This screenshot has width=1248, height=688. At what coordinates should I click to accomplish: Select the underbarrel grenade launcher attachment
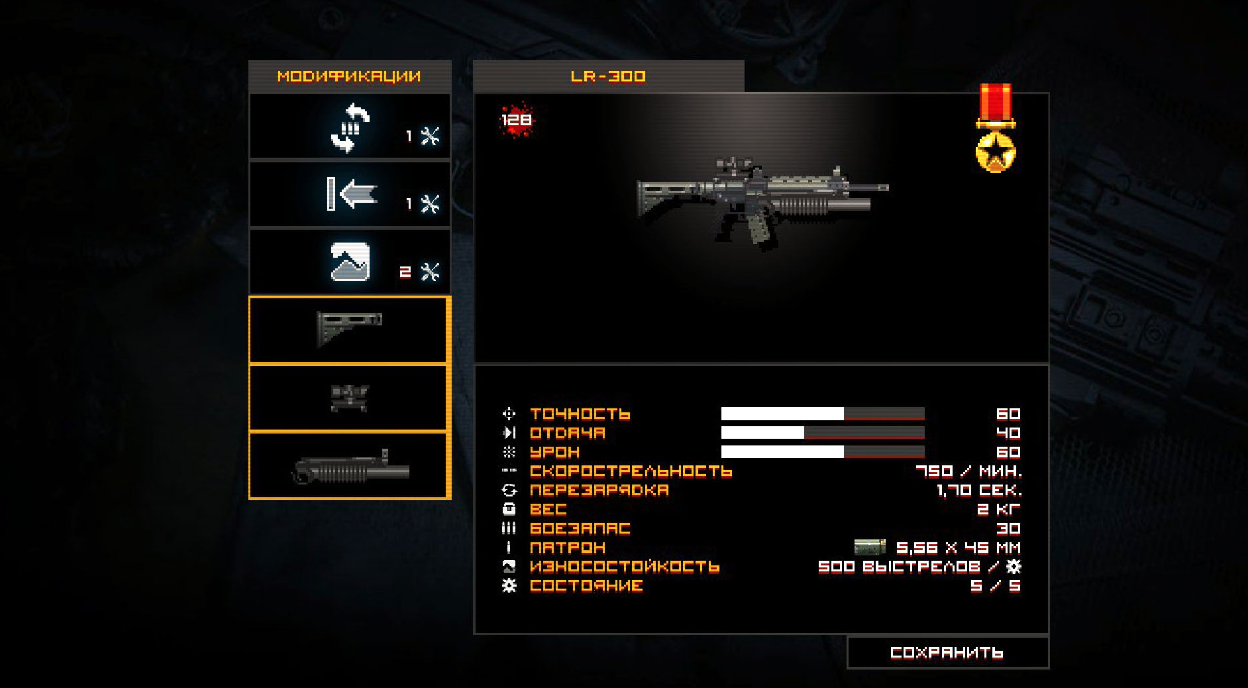click(x=350, y=466)
